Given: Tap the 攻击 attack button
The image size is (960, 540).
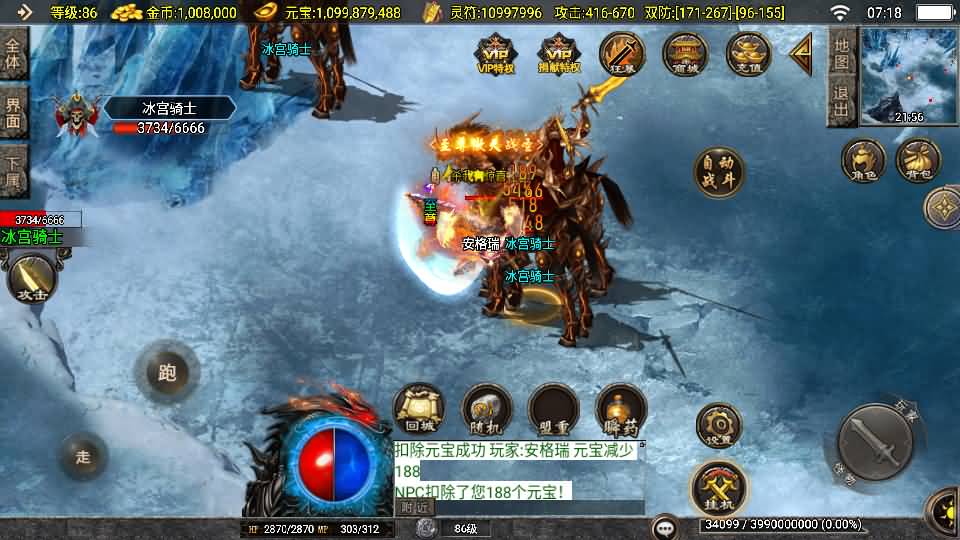Looking at the screenshot, I should 30,279.
